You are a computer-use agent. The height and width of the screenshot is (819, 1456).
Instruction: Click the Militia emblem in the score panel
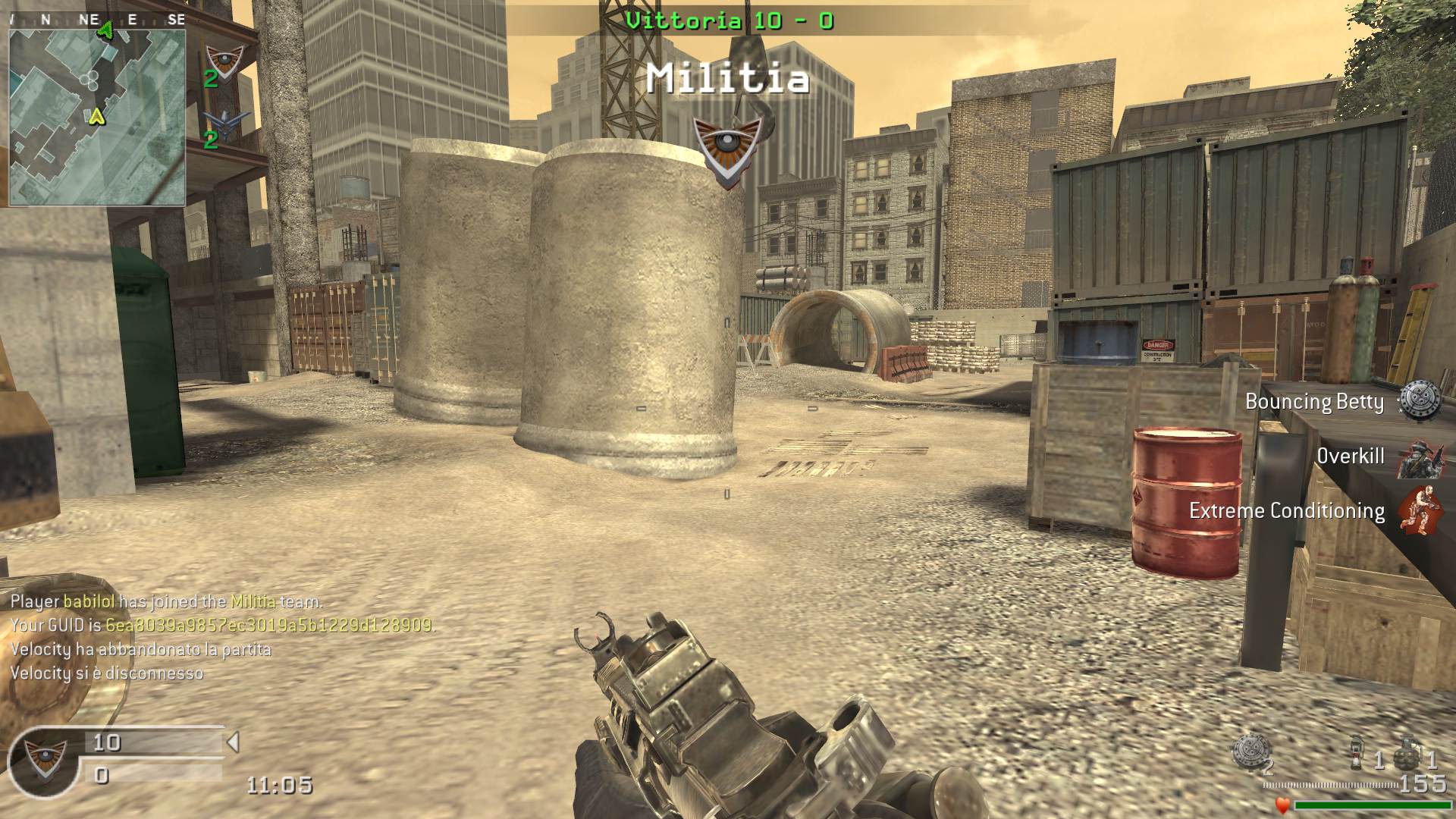44,757
